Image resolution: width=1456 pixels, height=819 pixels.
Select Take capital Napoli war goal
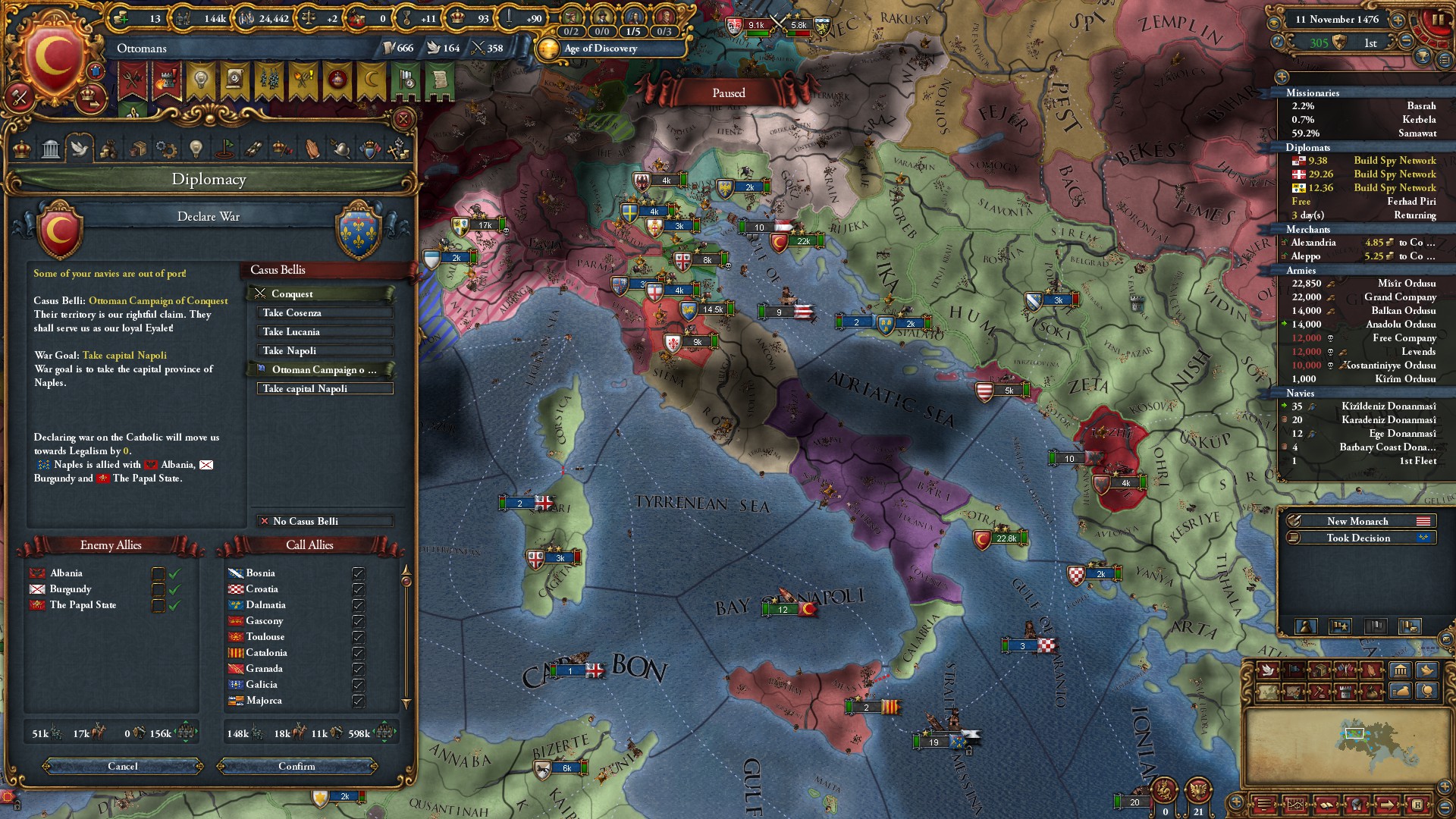click(325, 389)
